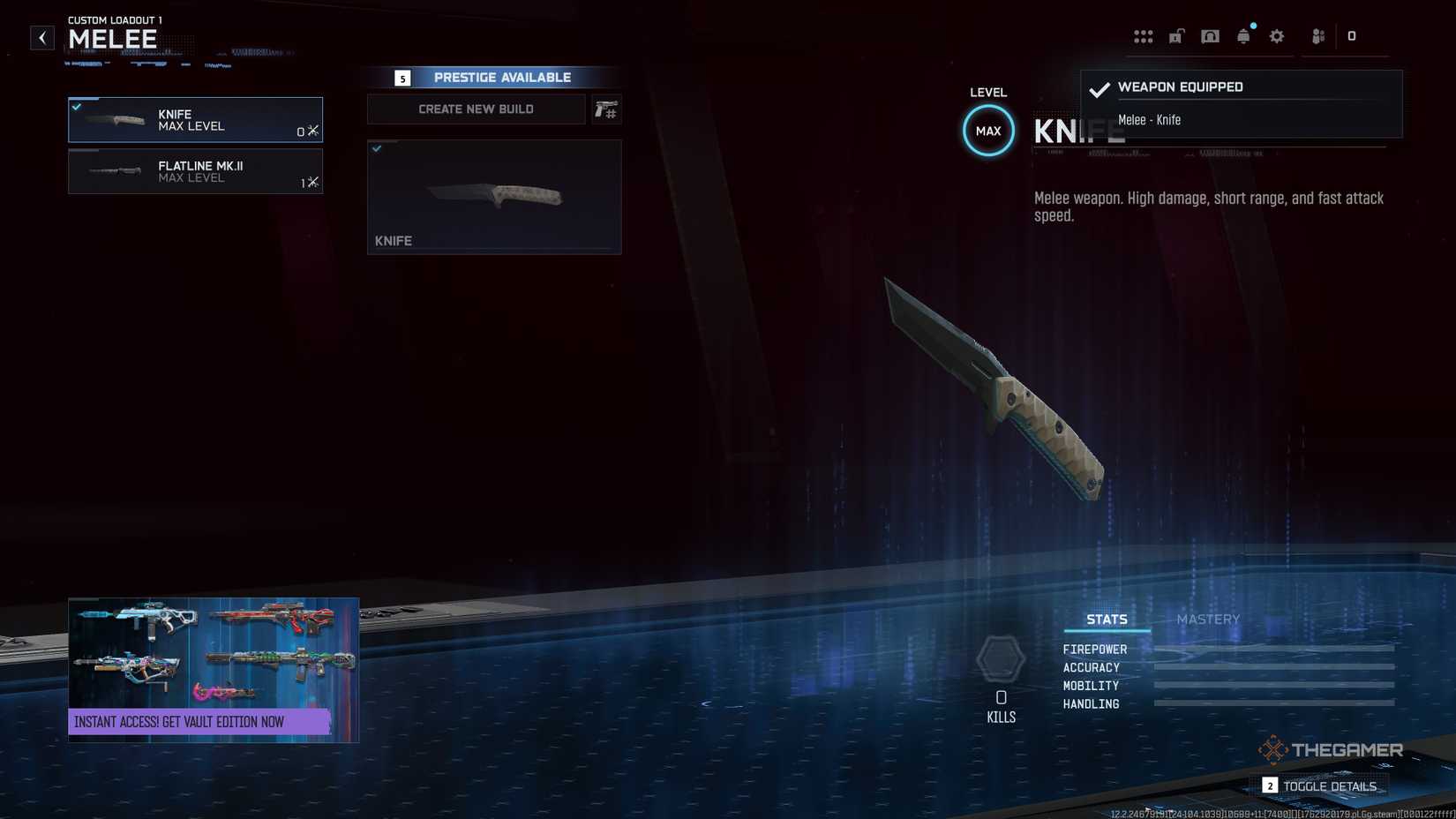Image resolution: width=1456 pixels, height=819 pixels.
Task: Select the import weapon build code icon
Action: coord(607,109)
